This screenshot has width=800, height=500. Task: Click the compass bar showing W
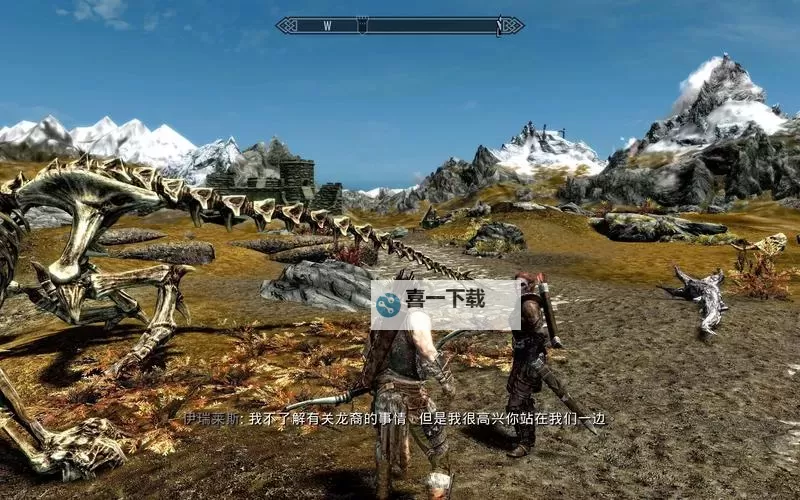pos(399,26)
